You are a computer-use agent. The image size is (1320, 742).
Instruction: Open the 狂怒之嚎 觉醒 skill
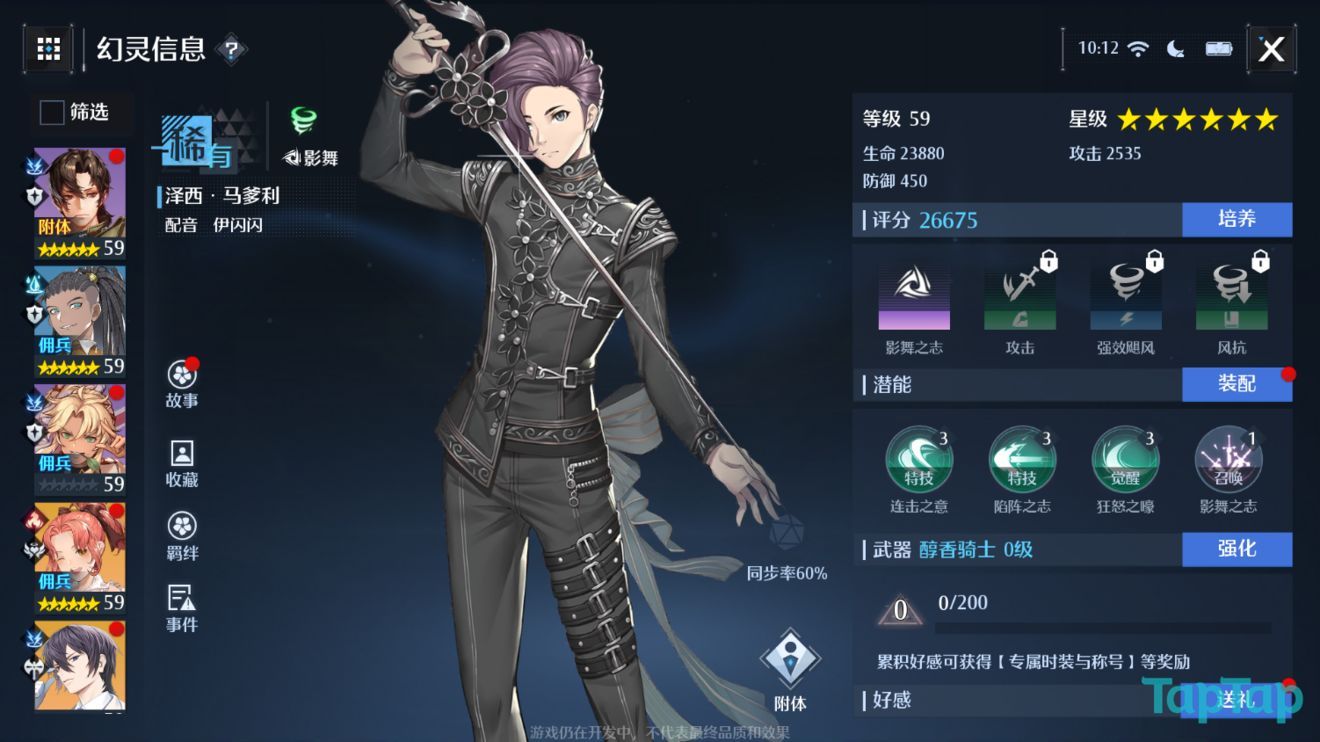[1124, 460]
